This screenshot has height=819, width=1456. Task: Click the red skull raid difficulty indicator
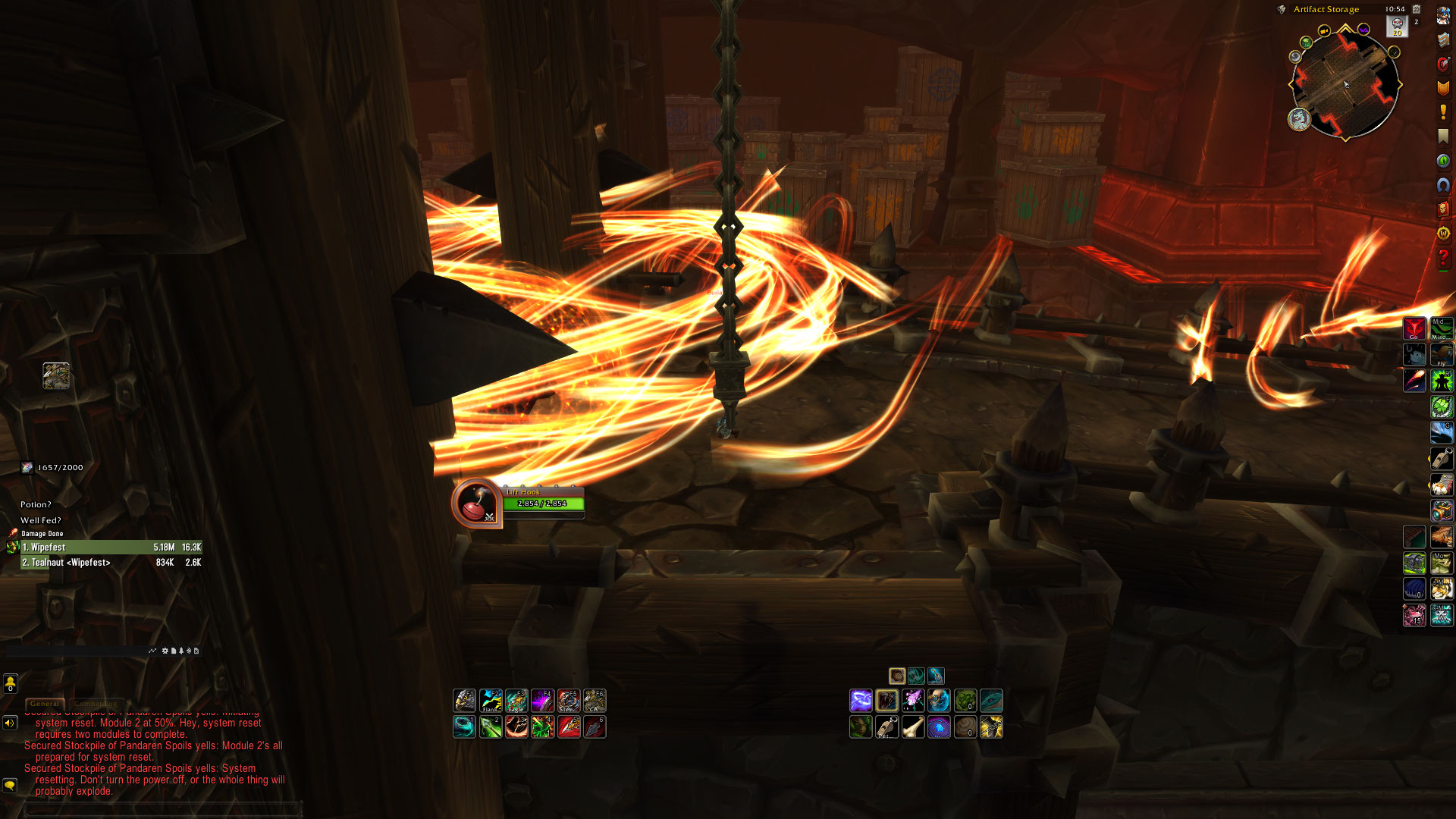pyautogui.click(x=1397, y=25)
